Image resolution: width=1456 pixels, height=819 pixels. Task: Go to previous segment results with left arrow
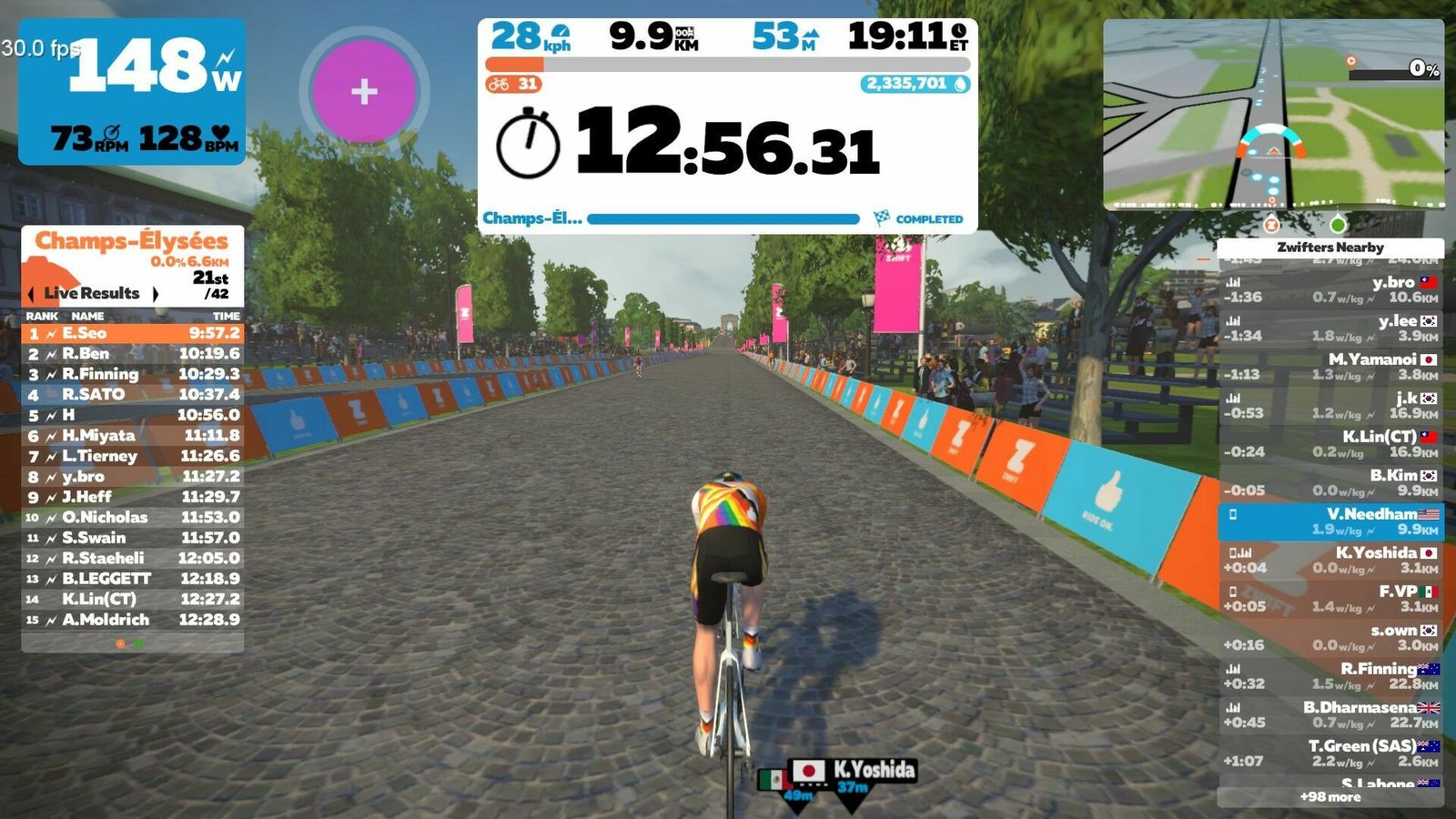coord(31,294)
